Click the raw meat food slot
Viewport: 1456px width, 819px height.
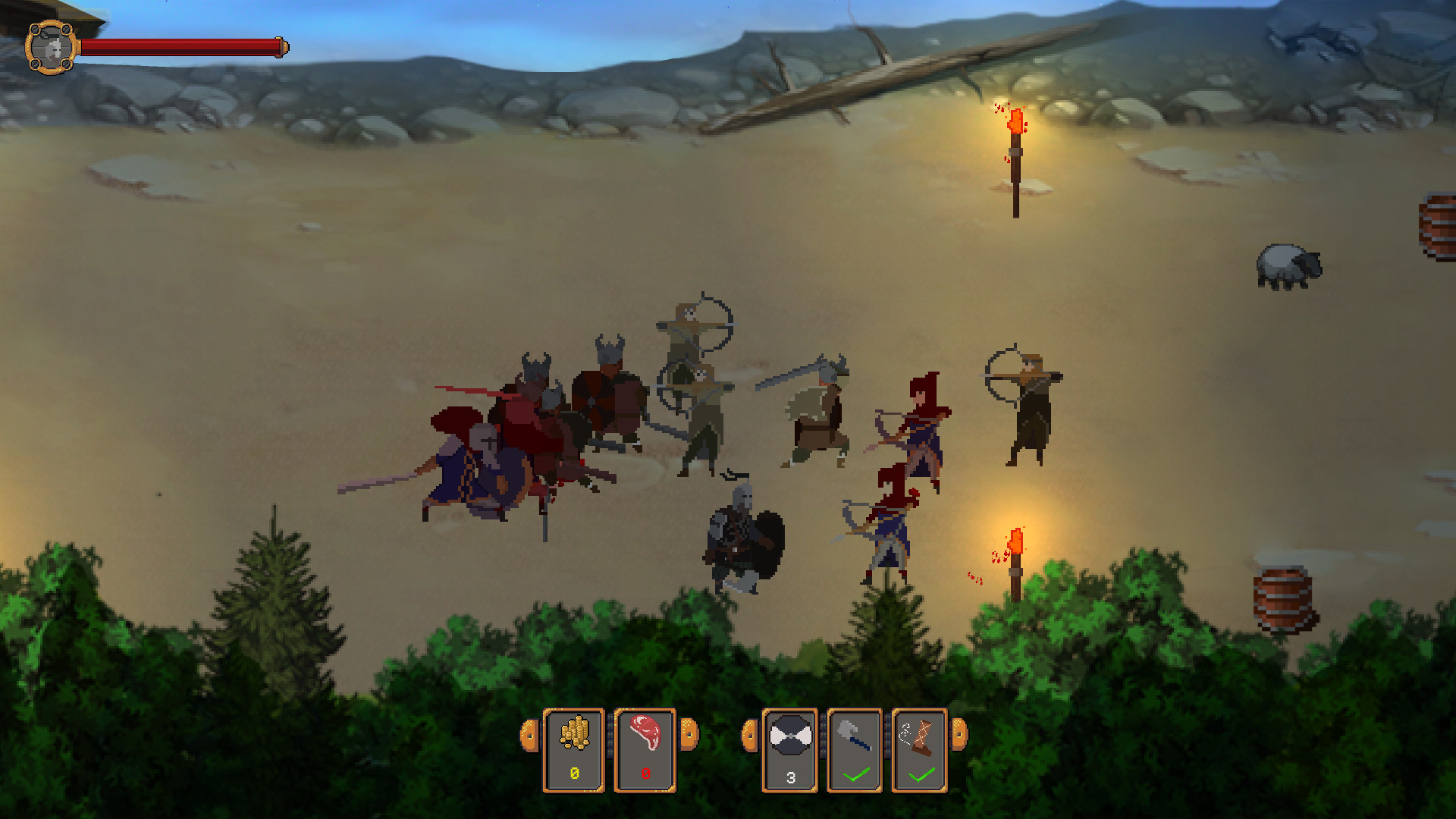pyautogui.click(x=645, y=751)
